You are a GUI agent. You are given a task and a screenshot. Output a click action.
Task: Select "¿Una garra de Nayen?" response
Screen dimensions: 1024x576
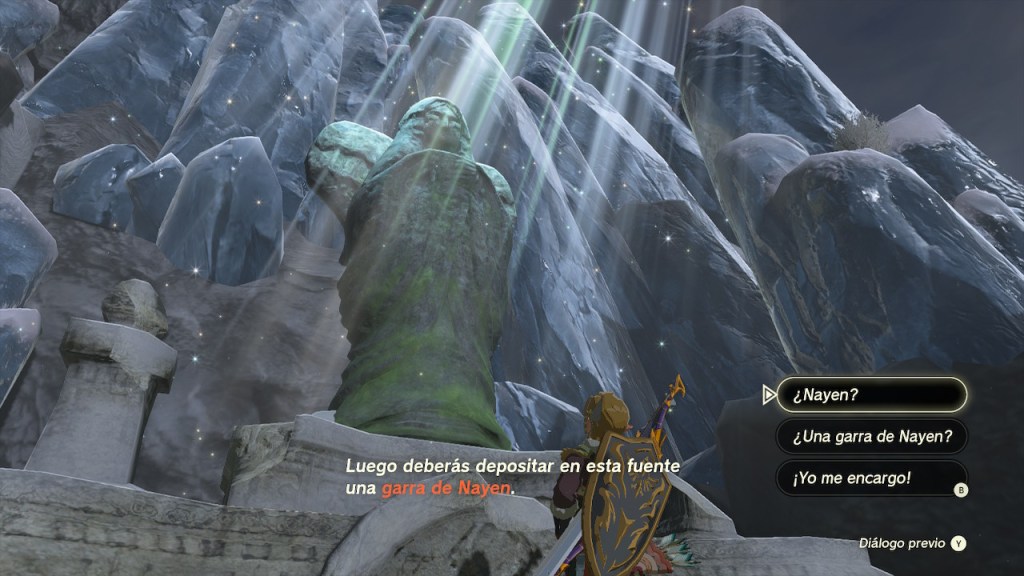(x=871, y=436)
